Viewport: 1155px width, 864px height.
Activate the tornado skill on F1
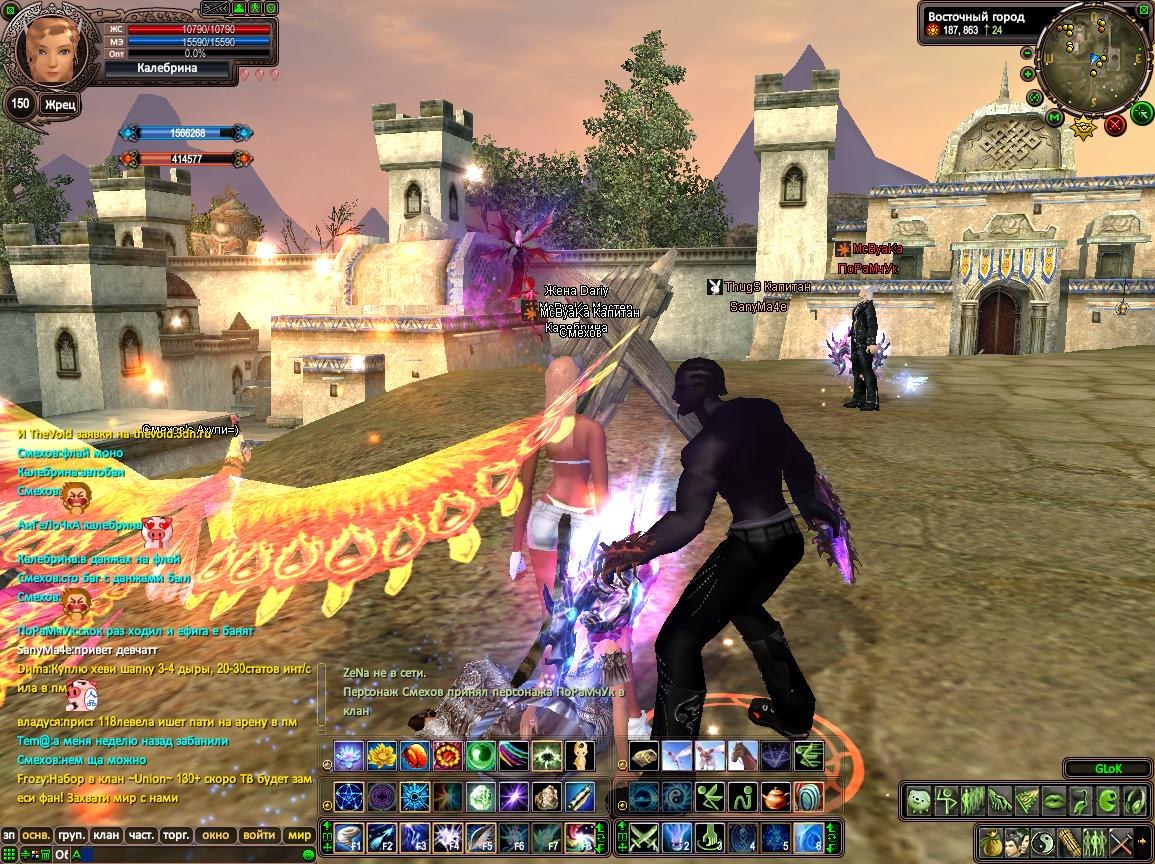coord(349,836)
